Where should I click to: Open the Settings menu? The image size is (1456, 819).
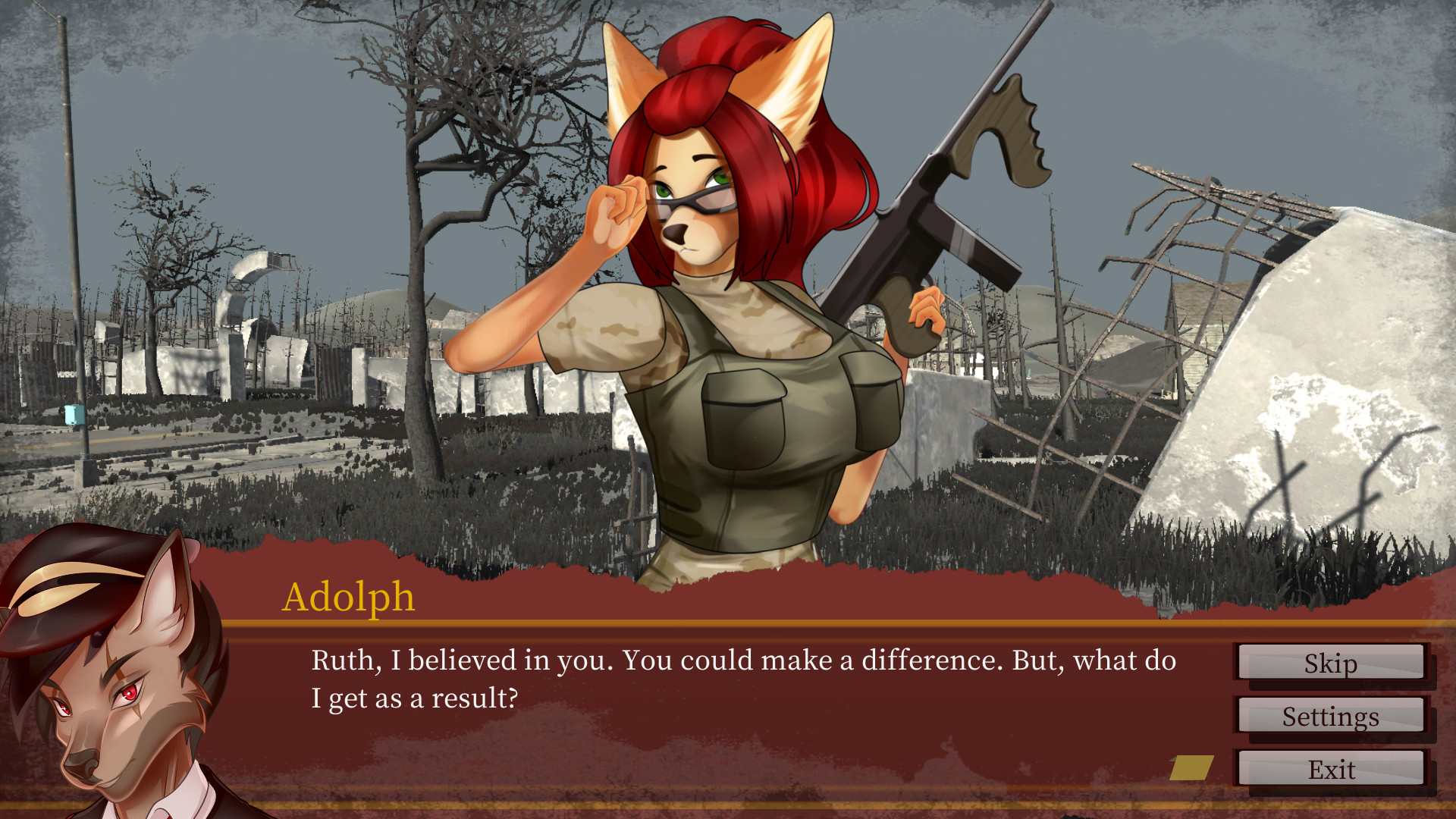tap(1331, 716)
